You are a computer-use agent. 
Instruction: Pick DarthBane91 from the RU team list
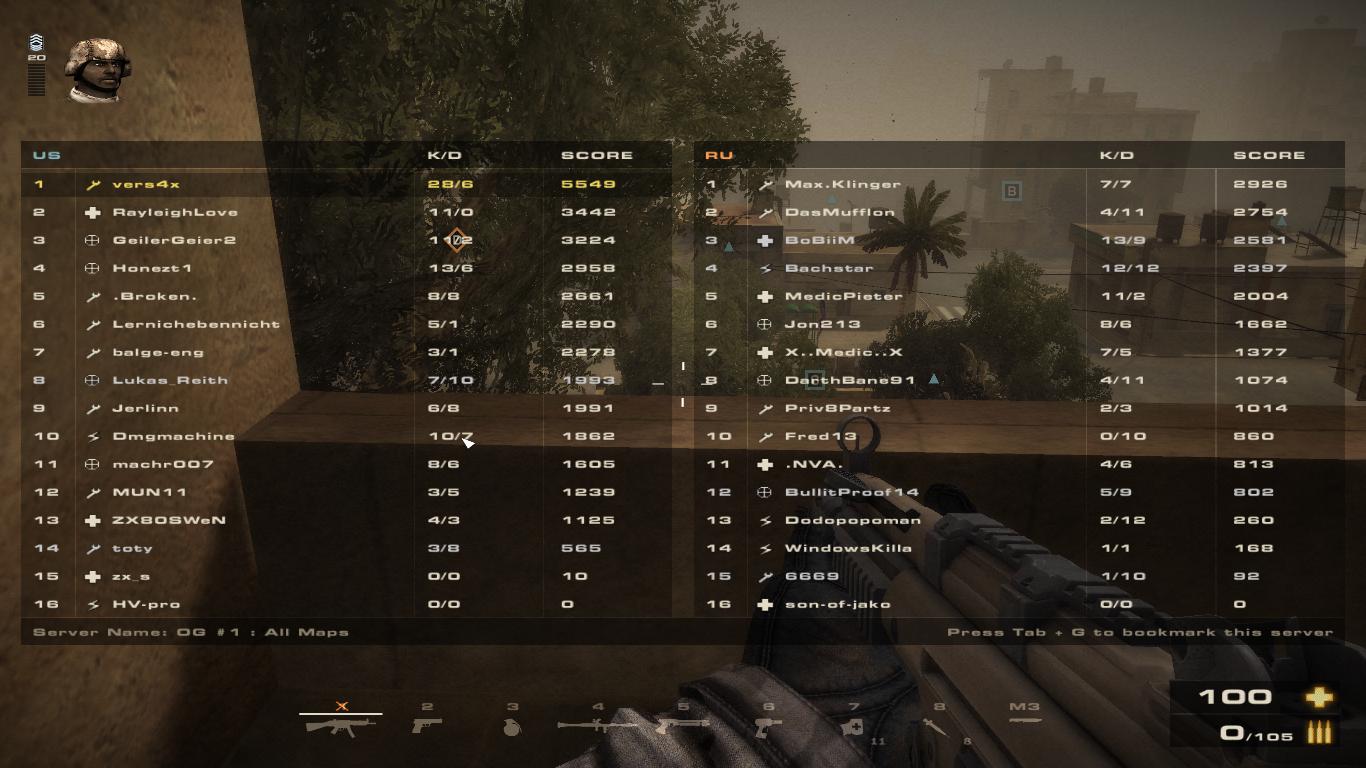(850, 380)
